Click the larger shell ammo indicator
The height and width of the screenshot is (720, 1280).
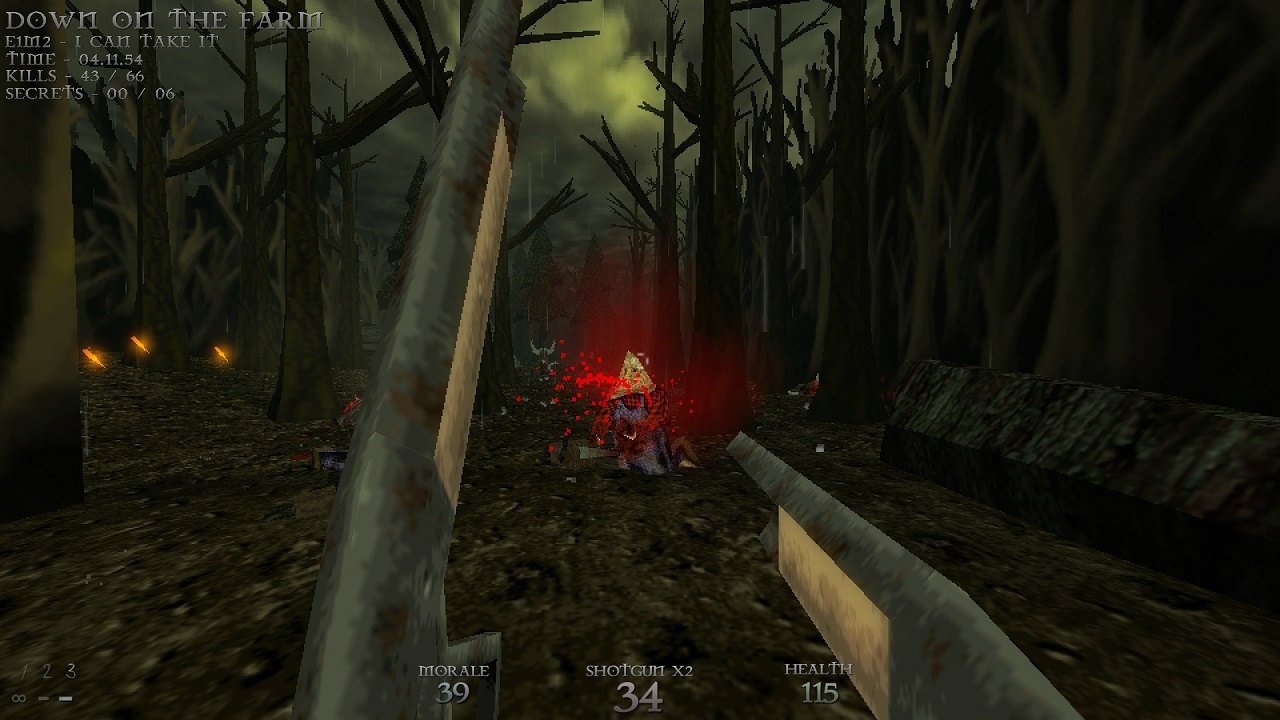65,698
